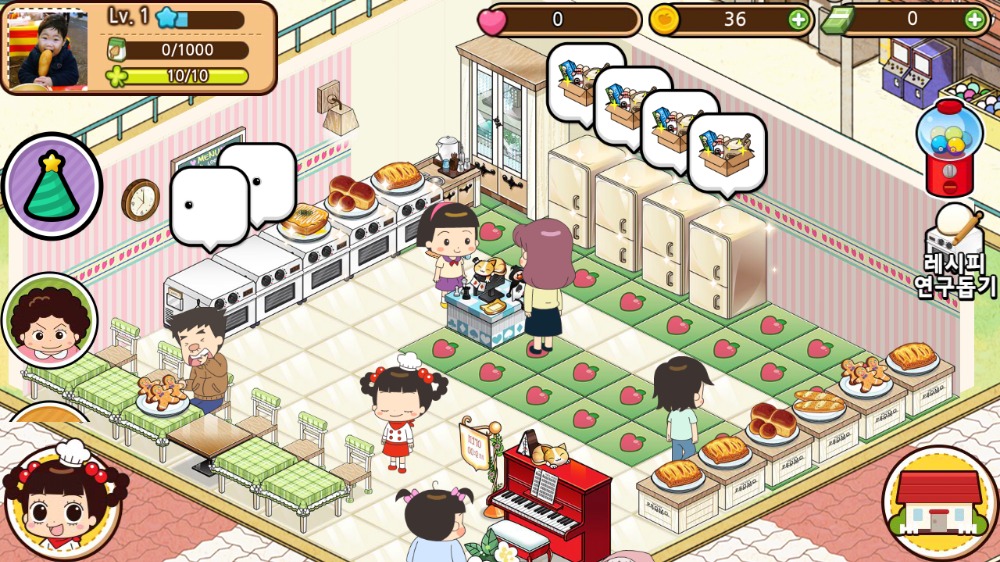Image resolution: width=1000 pixels, height=562 pixels.
Task: Open the chef girl main menu
Action: 62,500
